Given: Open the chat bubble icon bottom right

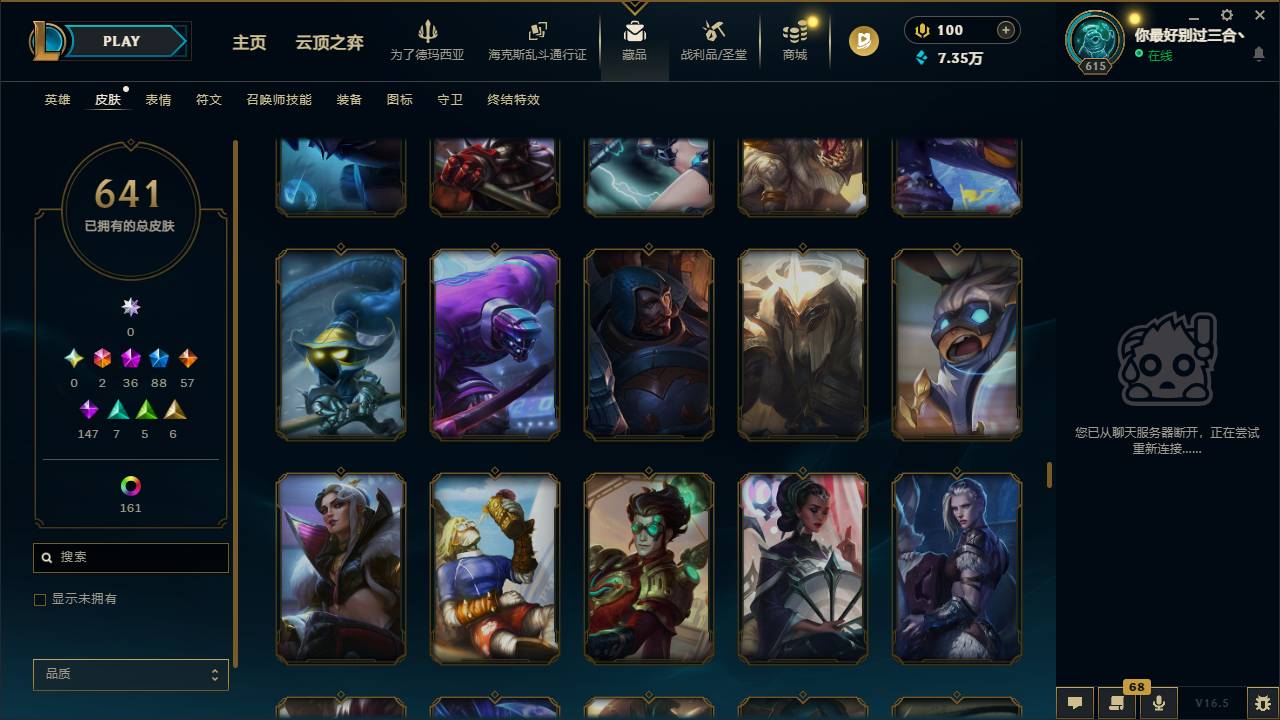Looking at the screenshot, I should pos(1075,704).
